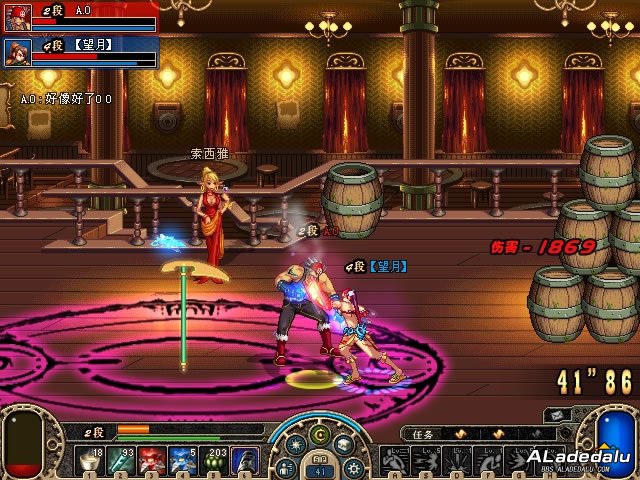Image resolution: width=640 pixels, height=480 pixels.
Task: Use the blue doll item with 5 count
Action: click(x=184, y=461)
